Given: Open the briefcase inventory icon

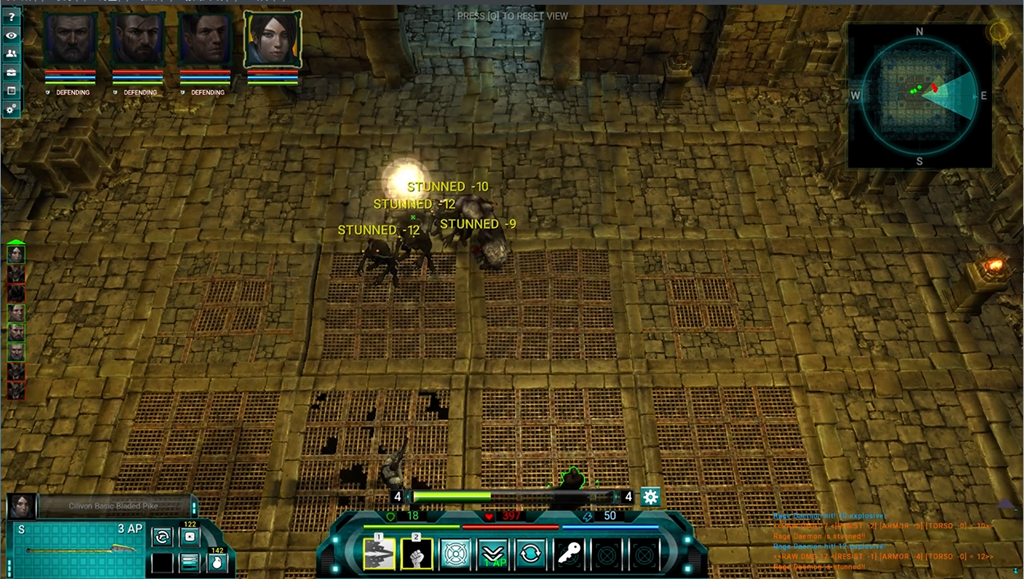Looking at the screenshot, I should [11, 72].
